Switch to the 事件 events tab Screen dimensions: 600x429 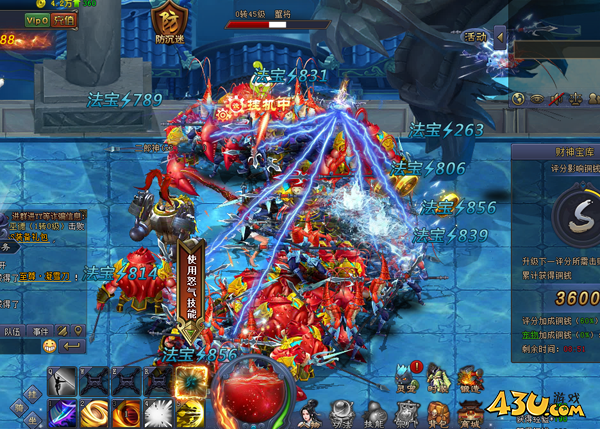pyautogui.click(x=40, y=331)
